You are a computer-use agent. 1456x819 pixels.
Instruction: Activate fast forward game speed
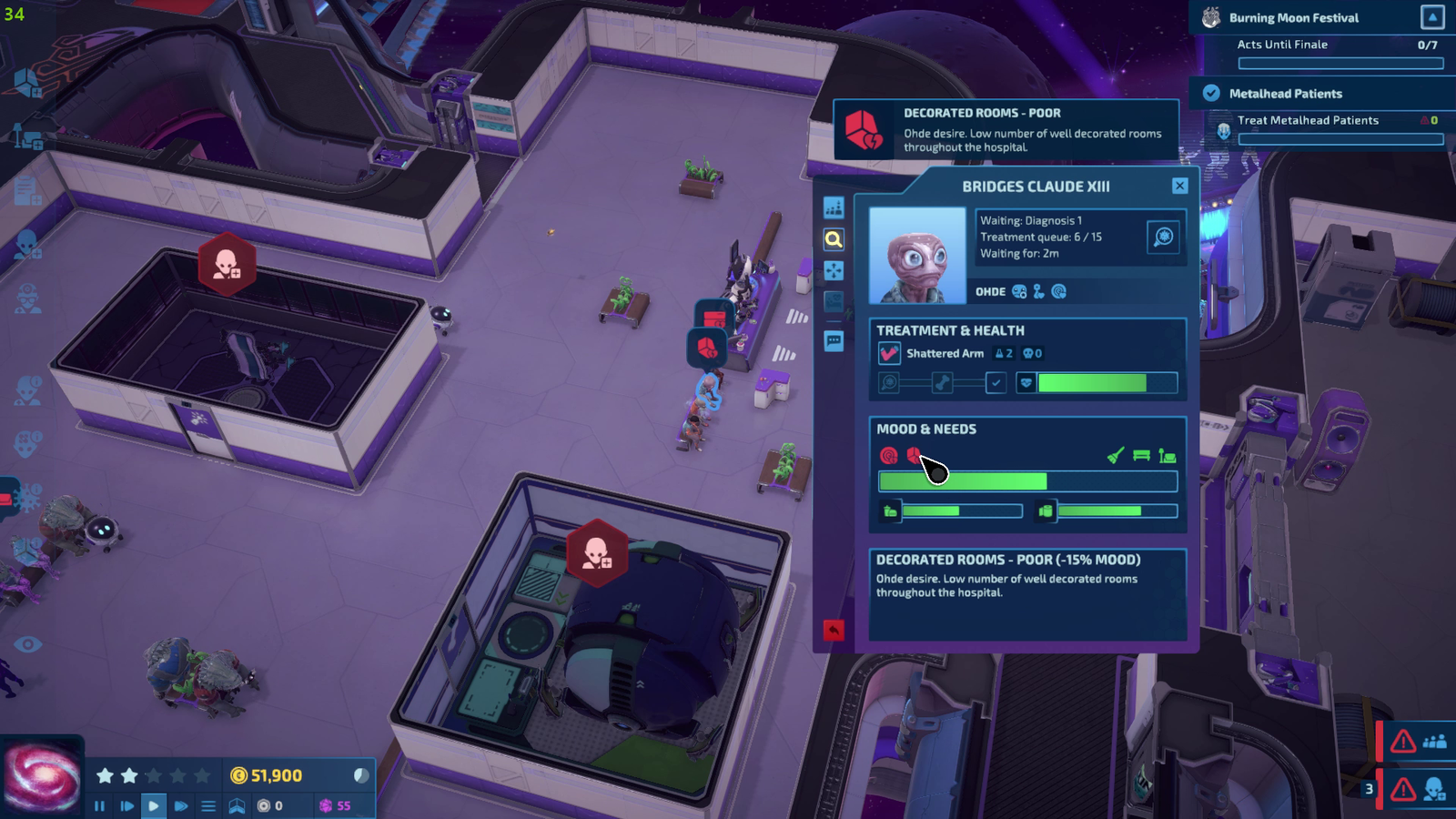click(180, 805)
